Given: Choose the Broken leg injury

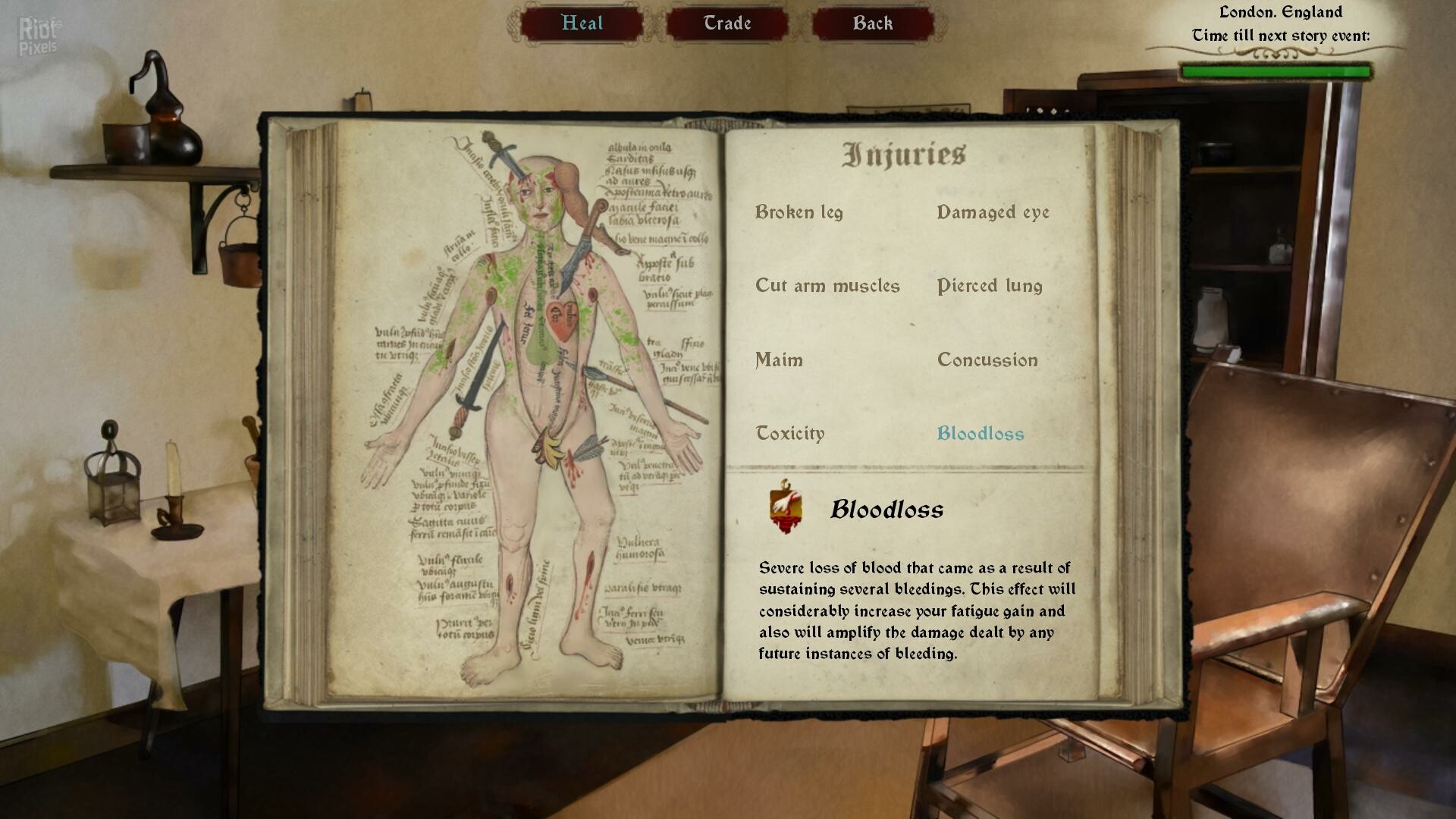Looking at the screenshot, I should pyautogui.click(x=799, y=212).
